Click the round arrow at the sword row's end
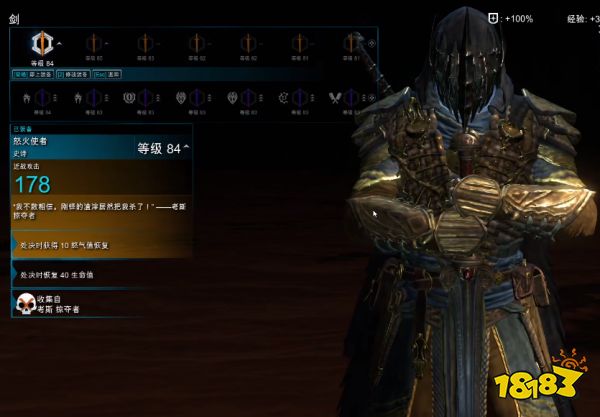The height and width of the screenshot is (417, 600). click(x=373, y=43)
